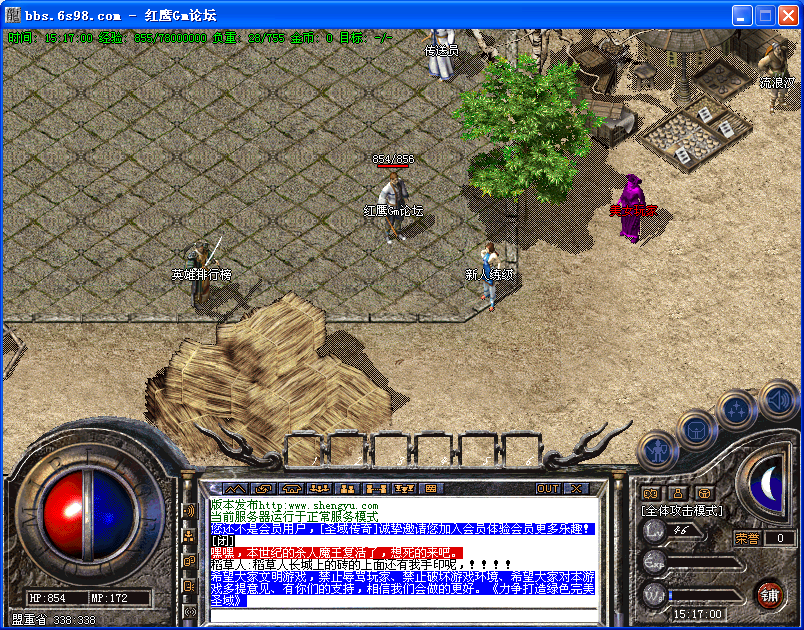The image size is (804, 630).
Task: Open the shop with the red 铺 button
Action: click(x=769, y=594)
